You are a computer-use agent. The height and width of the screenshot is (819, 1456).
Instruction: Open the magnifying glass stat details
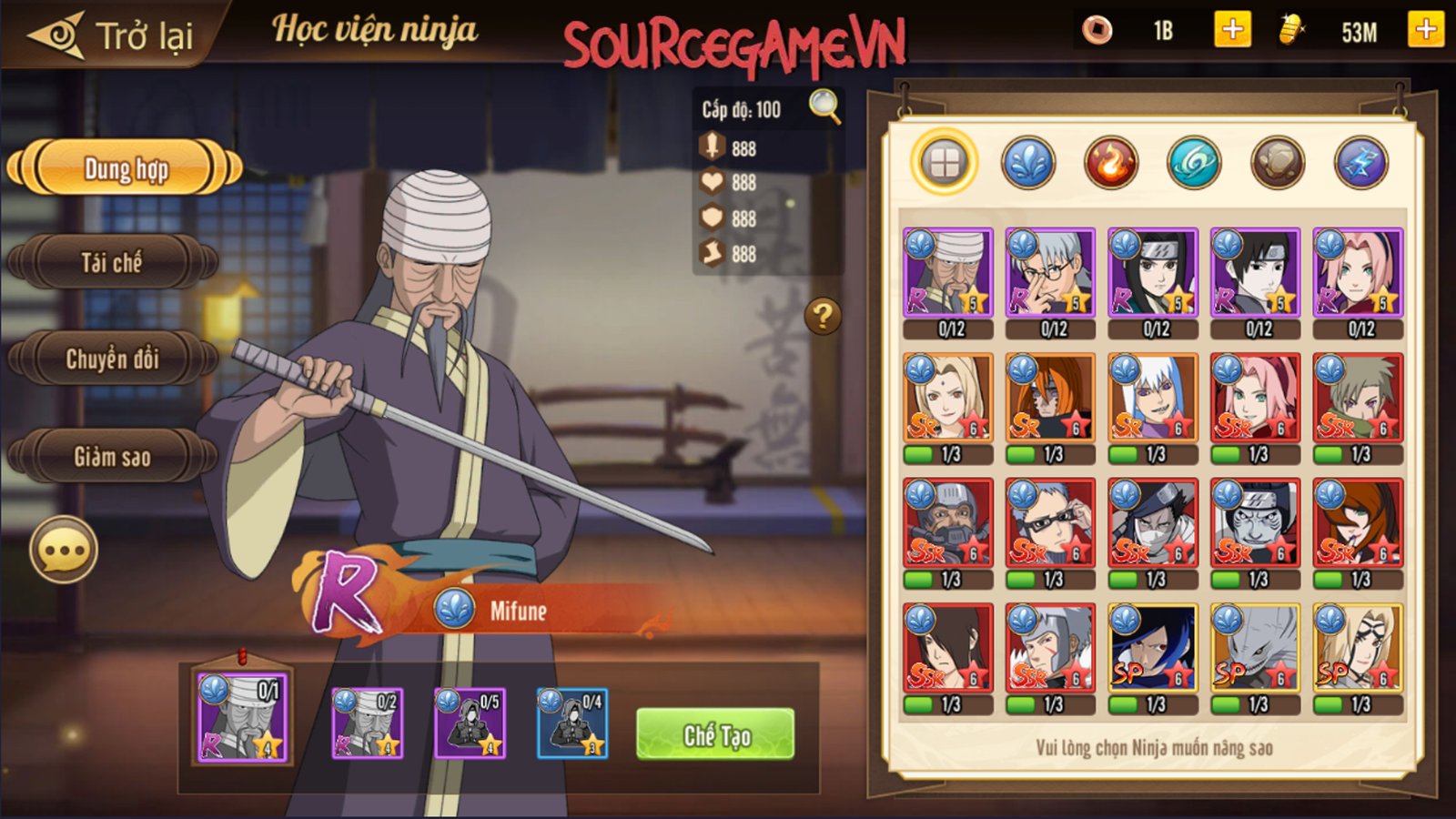click(x=824, y=107)
